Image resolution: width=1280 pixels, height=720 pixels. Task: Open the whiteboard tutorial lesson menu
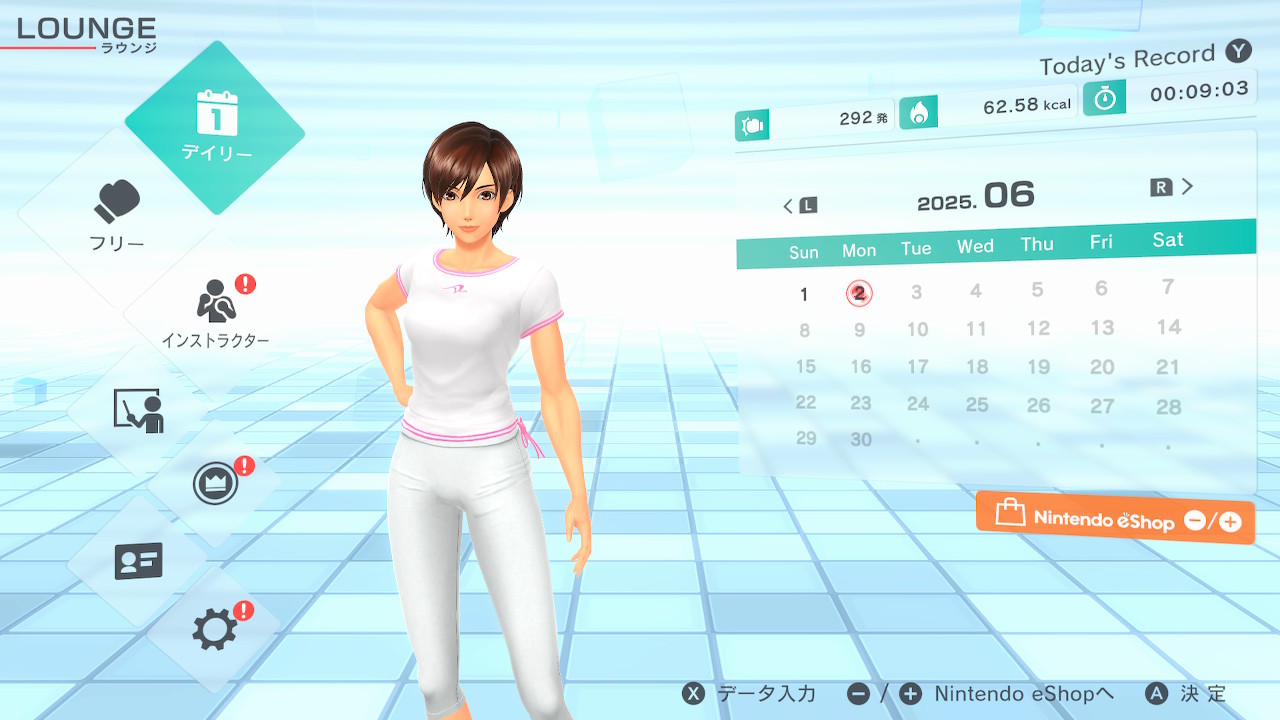click(x=138, y=410)
